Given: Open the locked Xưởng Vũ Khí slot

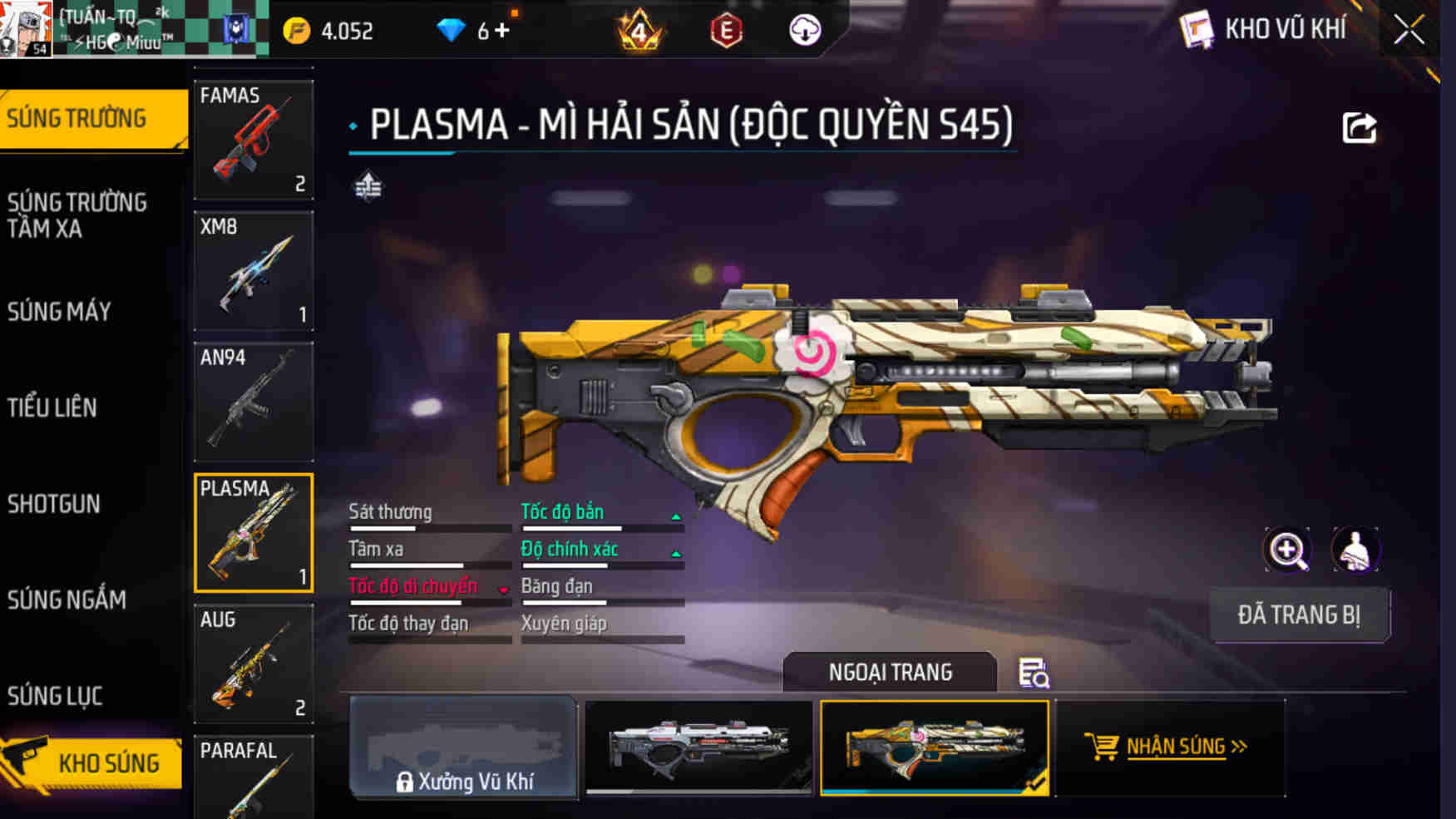Looking at the screenshot, I should click(x=464, y=748).
